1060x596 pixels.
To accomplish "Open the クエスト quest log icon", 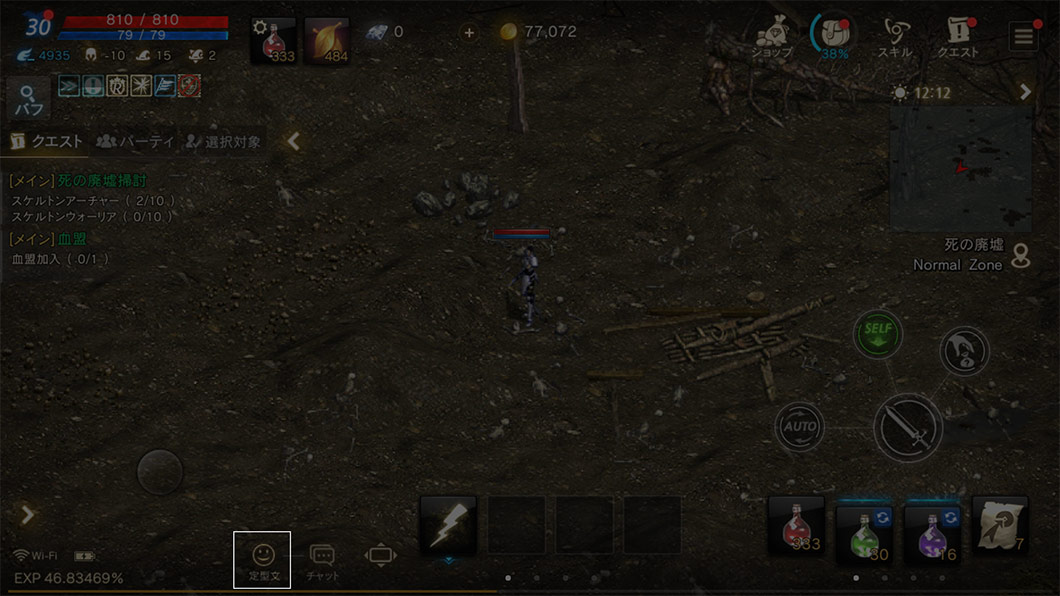I will point(957,36).
